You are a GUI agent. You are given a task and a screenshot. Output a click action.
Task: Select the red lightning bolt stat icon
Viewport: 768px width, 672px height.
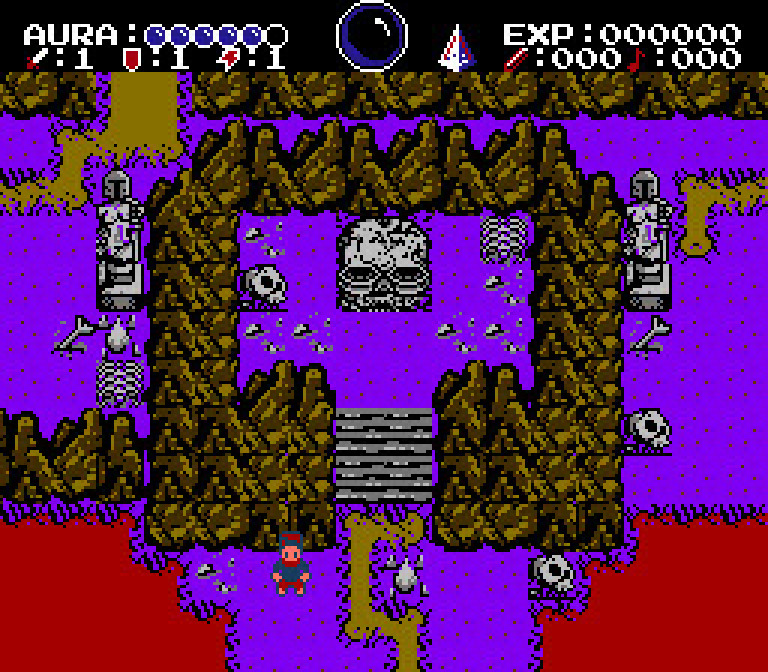click(x=228, y=59)
